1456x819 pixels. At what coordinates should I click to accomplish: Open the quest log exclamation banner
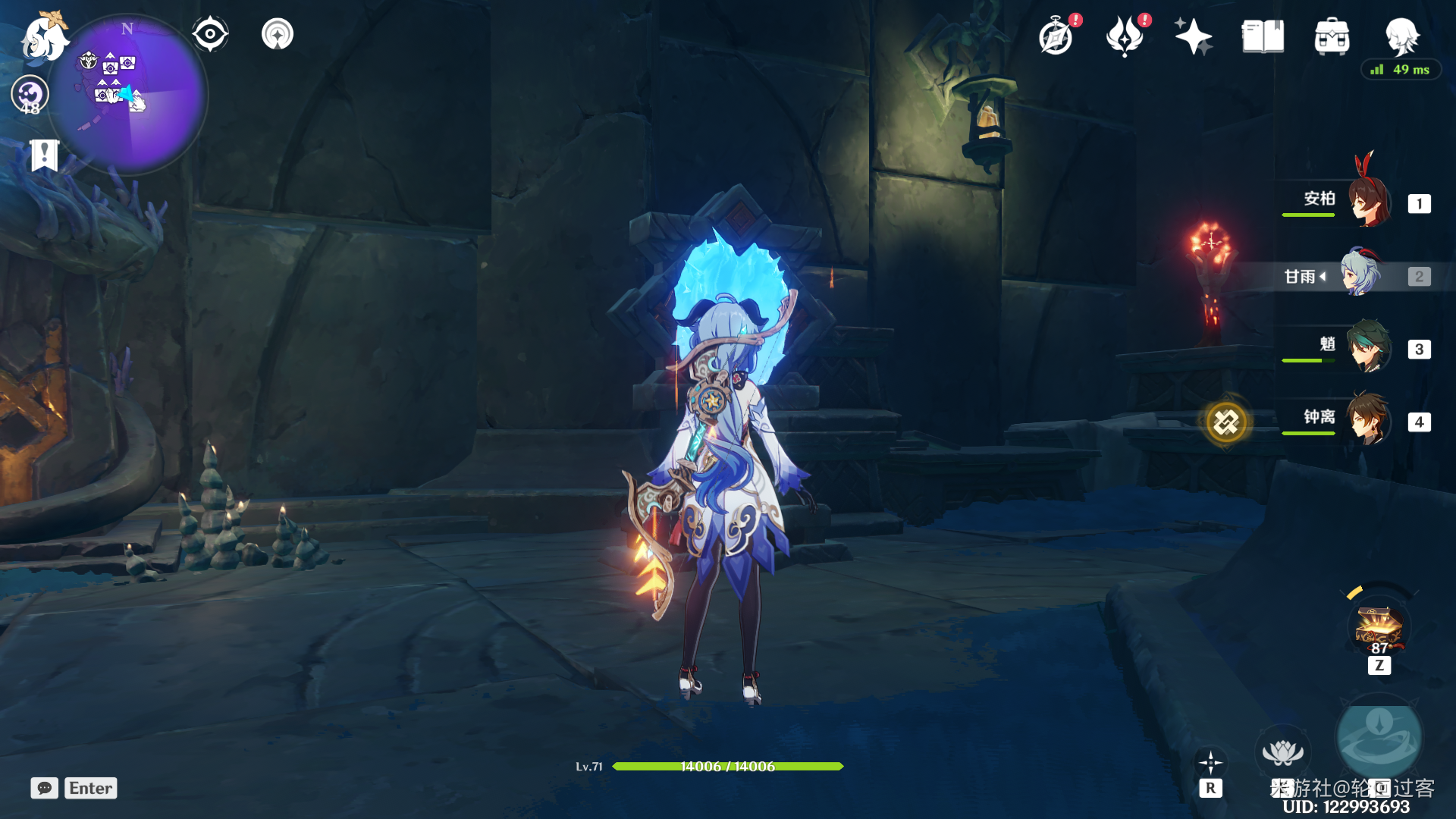click(x=44, y=155)
